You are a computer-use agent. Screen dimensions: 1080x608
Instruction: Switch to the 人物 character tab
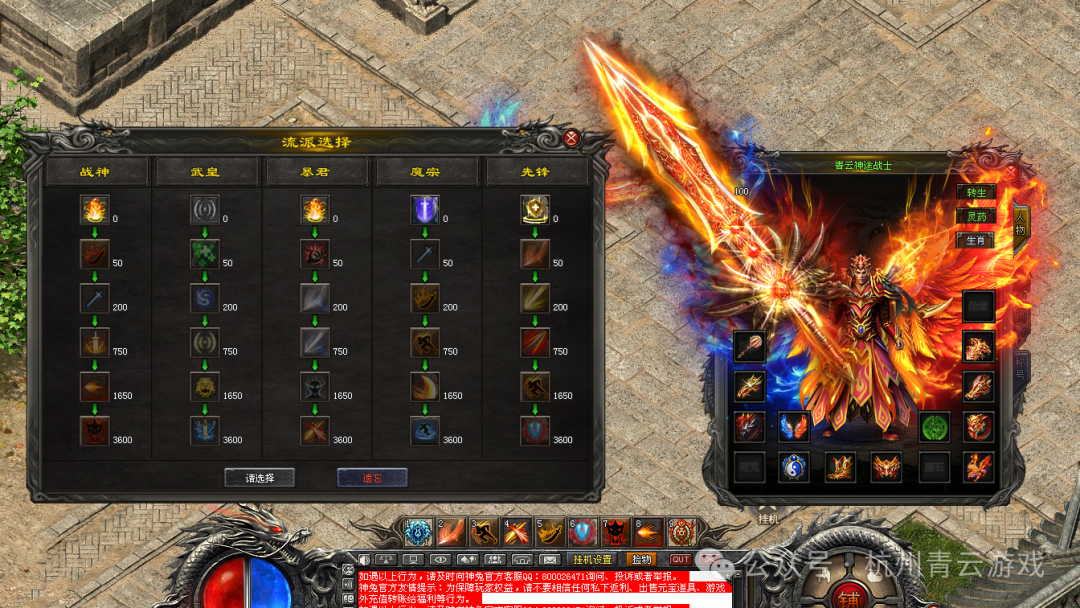click(x=1021, y=225)
